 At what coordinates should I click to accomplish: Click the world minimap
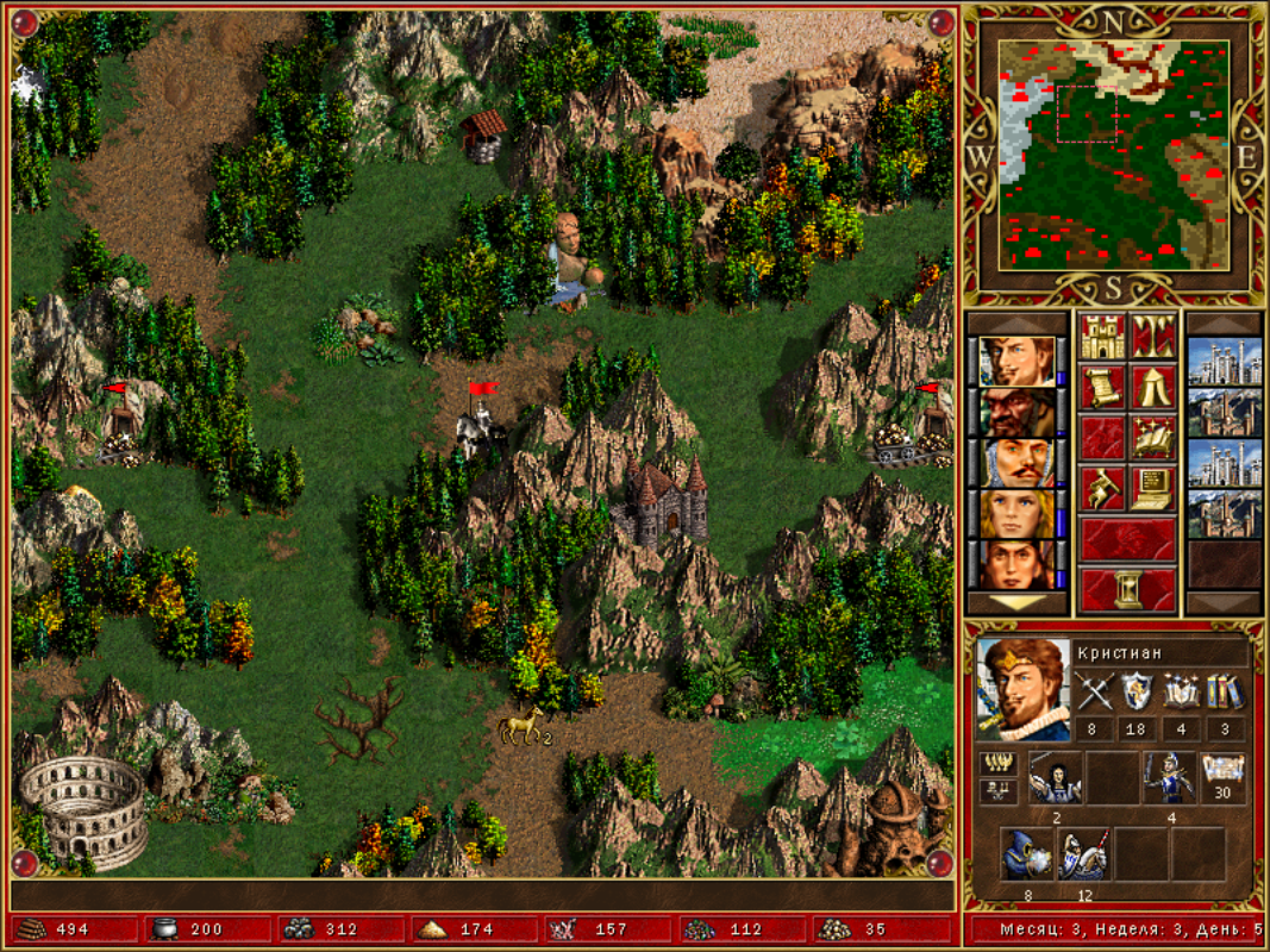[x=1113, y=156]
